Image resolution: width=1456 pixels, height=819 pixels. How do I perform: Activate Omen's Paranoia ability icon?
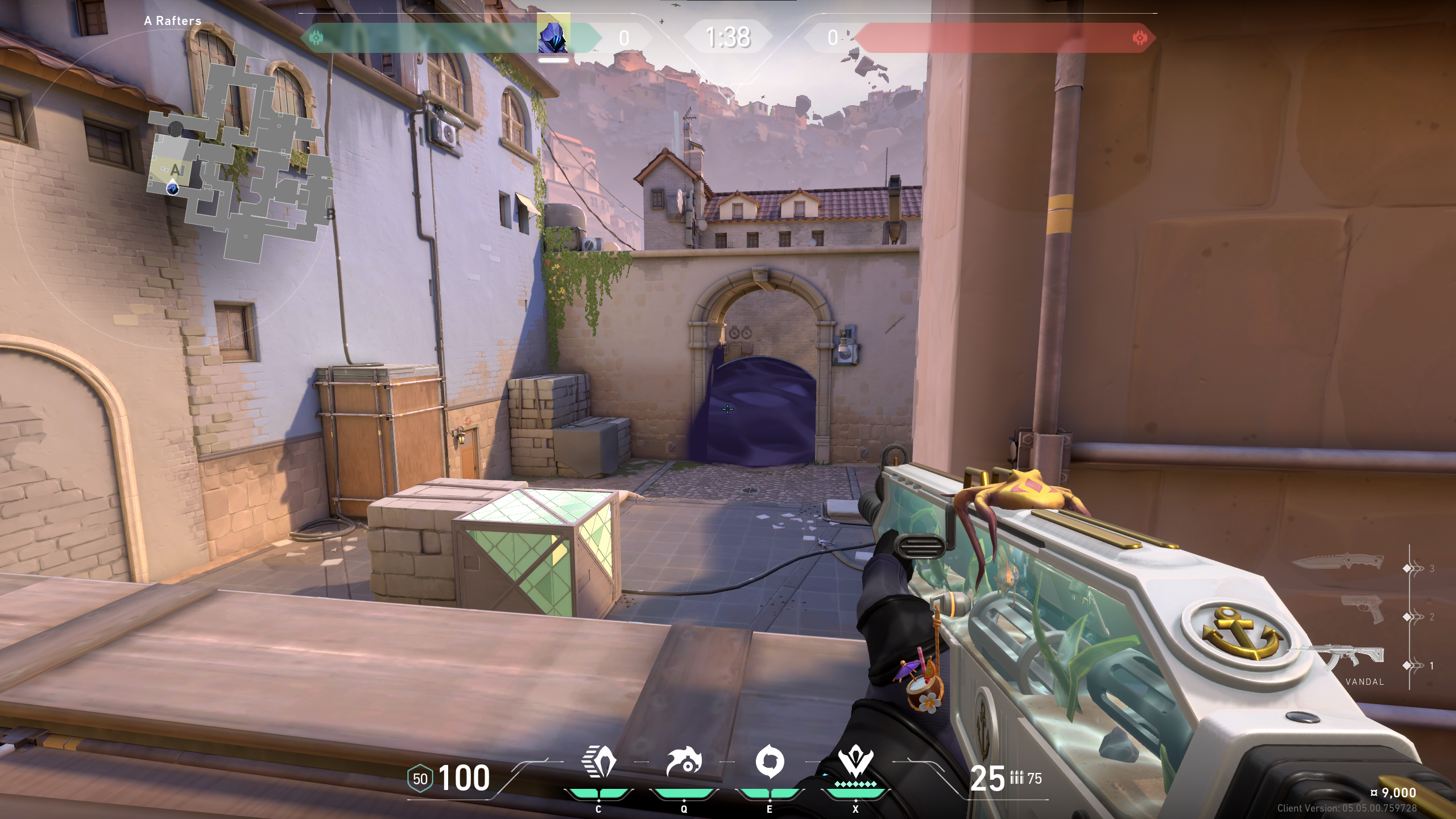(x=684, y=762)
